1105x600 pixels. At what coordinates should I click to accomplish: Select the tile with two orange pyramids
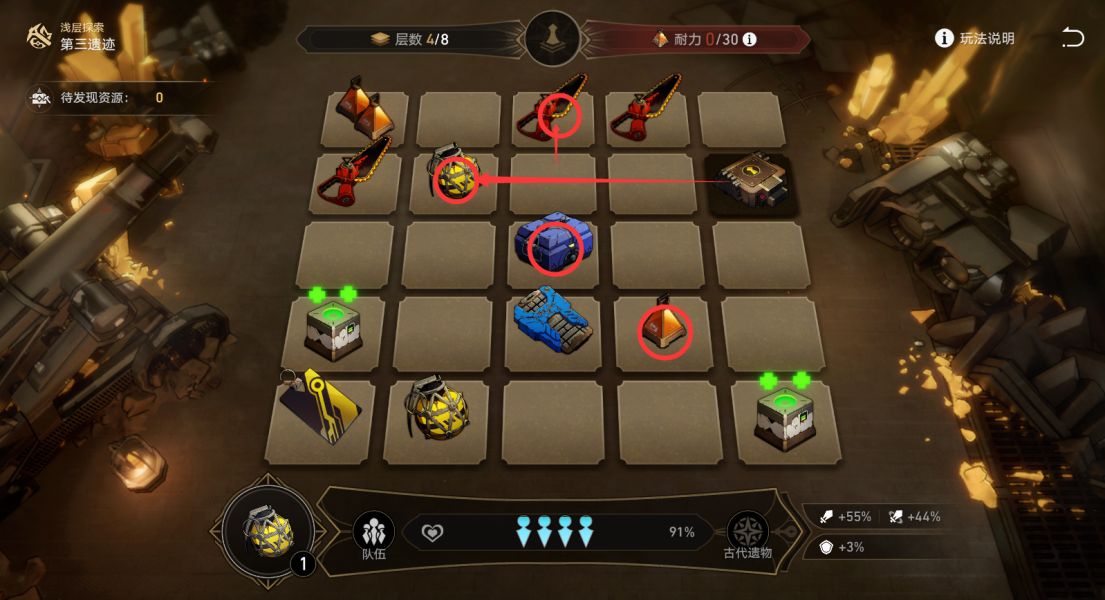(x=365, y=110)
